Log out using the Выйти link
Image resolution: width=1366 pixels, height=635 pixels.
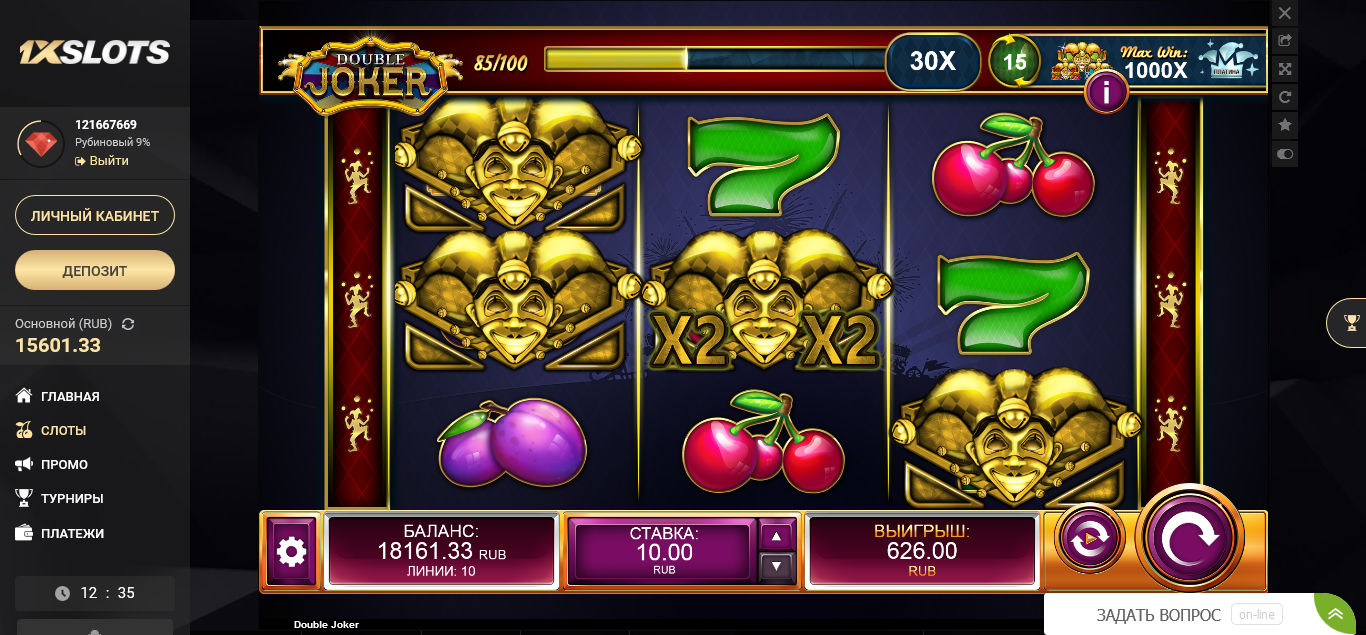click(x=108, y=161)
